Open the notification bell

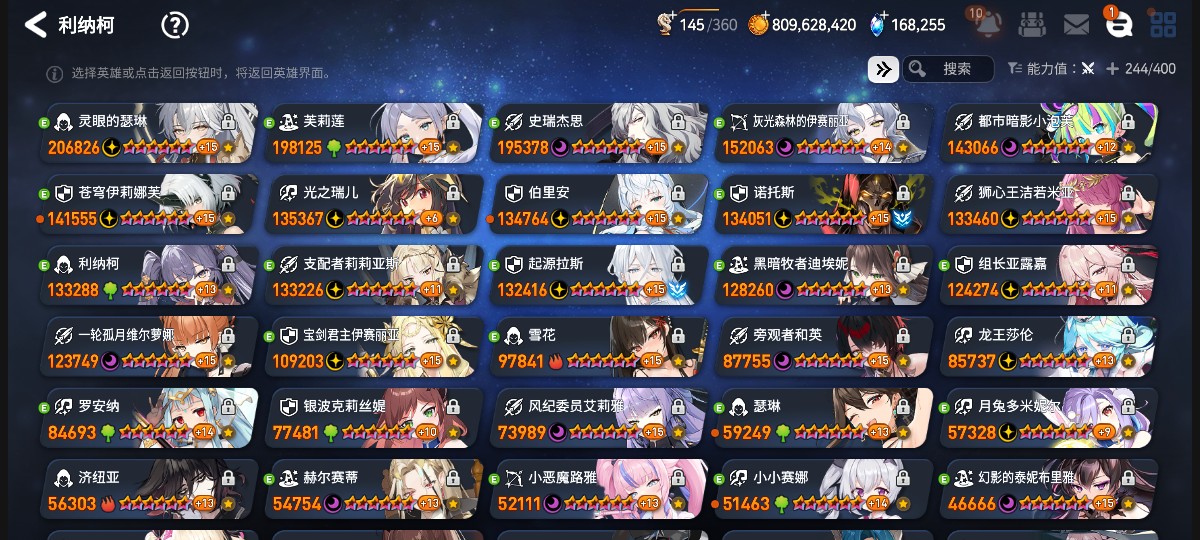pyautogui.click(x=985, y=25)
